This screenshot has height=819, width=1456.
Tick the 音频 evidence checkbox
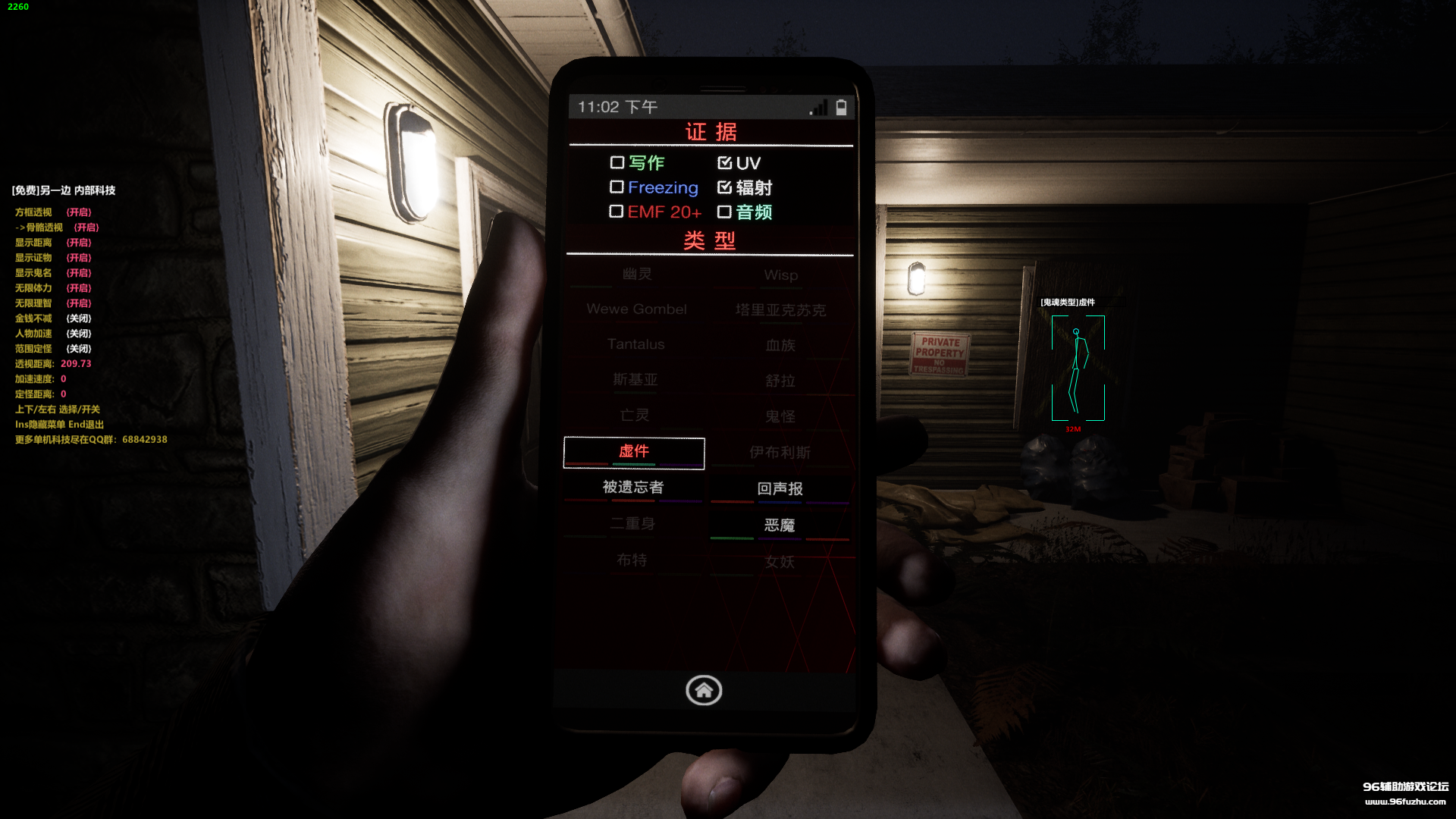[x=724, y=212]
